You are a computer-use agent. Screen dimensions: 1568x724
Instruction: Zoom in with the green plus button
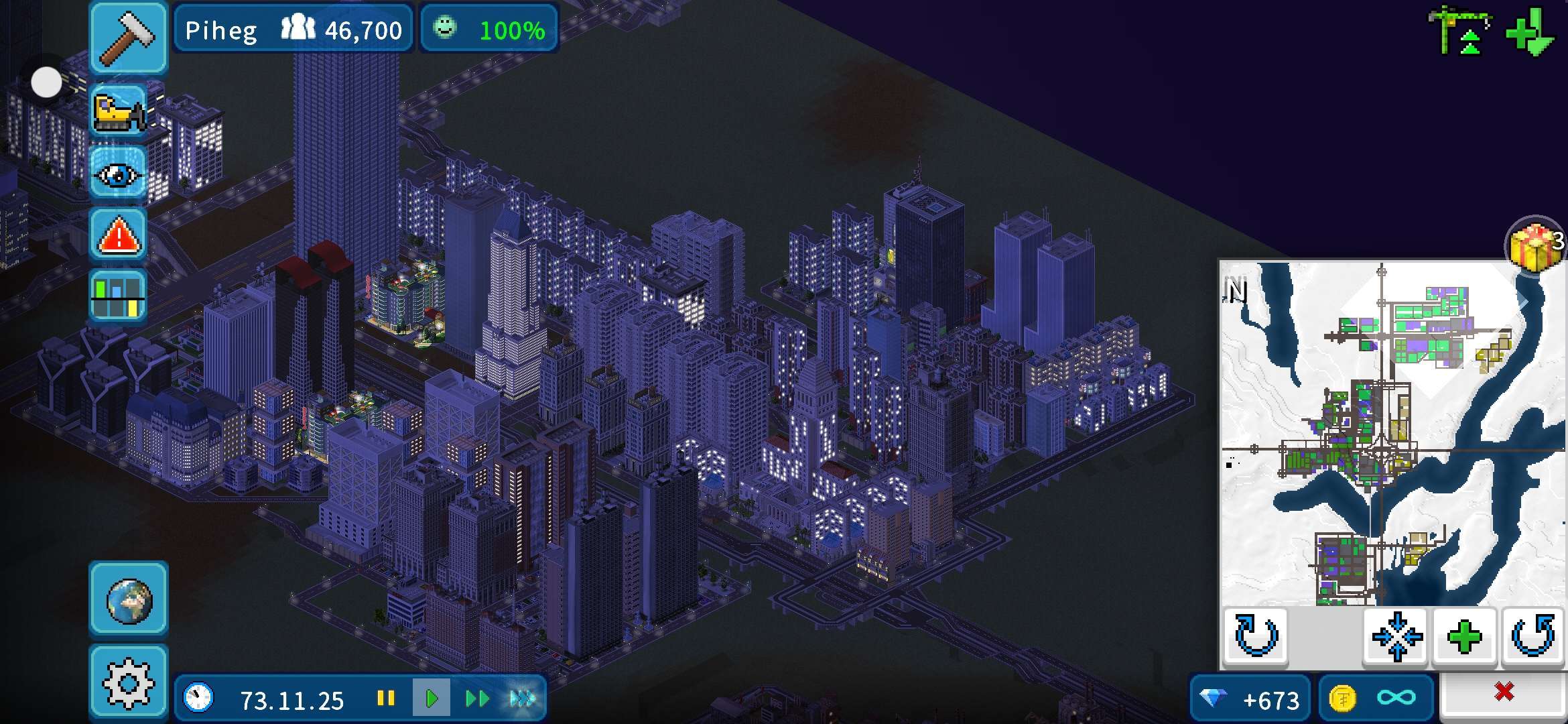pyautogui.click(x=1465, y=636)
